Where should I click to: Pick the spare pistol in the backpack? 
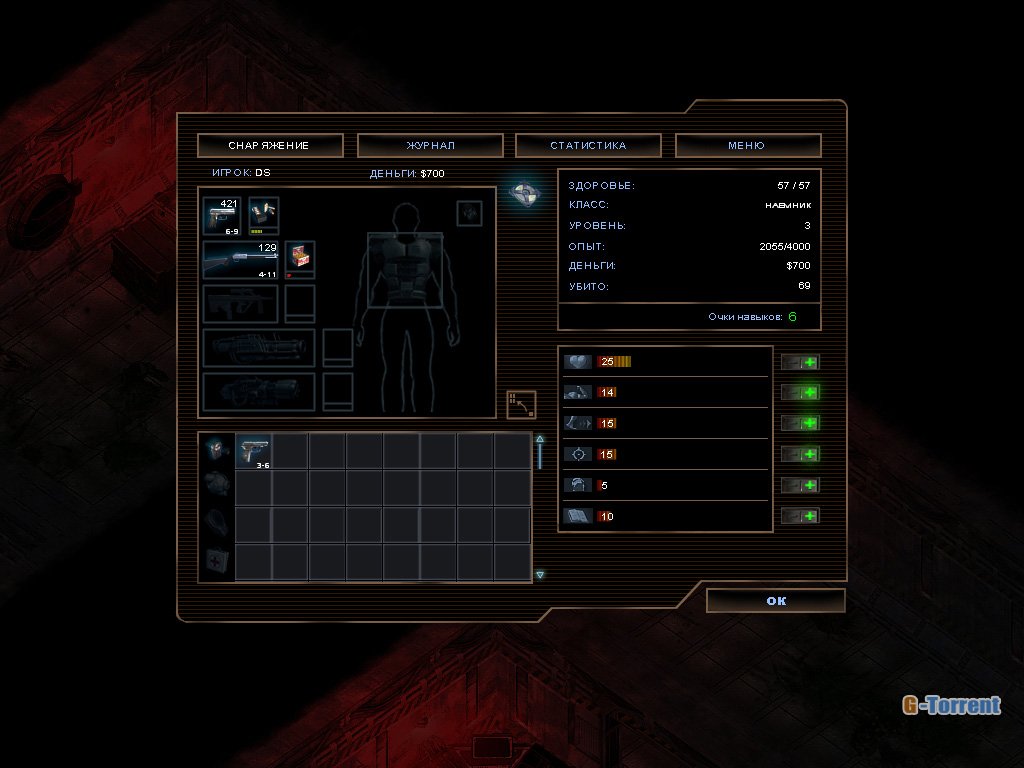[x=254, y=451]
